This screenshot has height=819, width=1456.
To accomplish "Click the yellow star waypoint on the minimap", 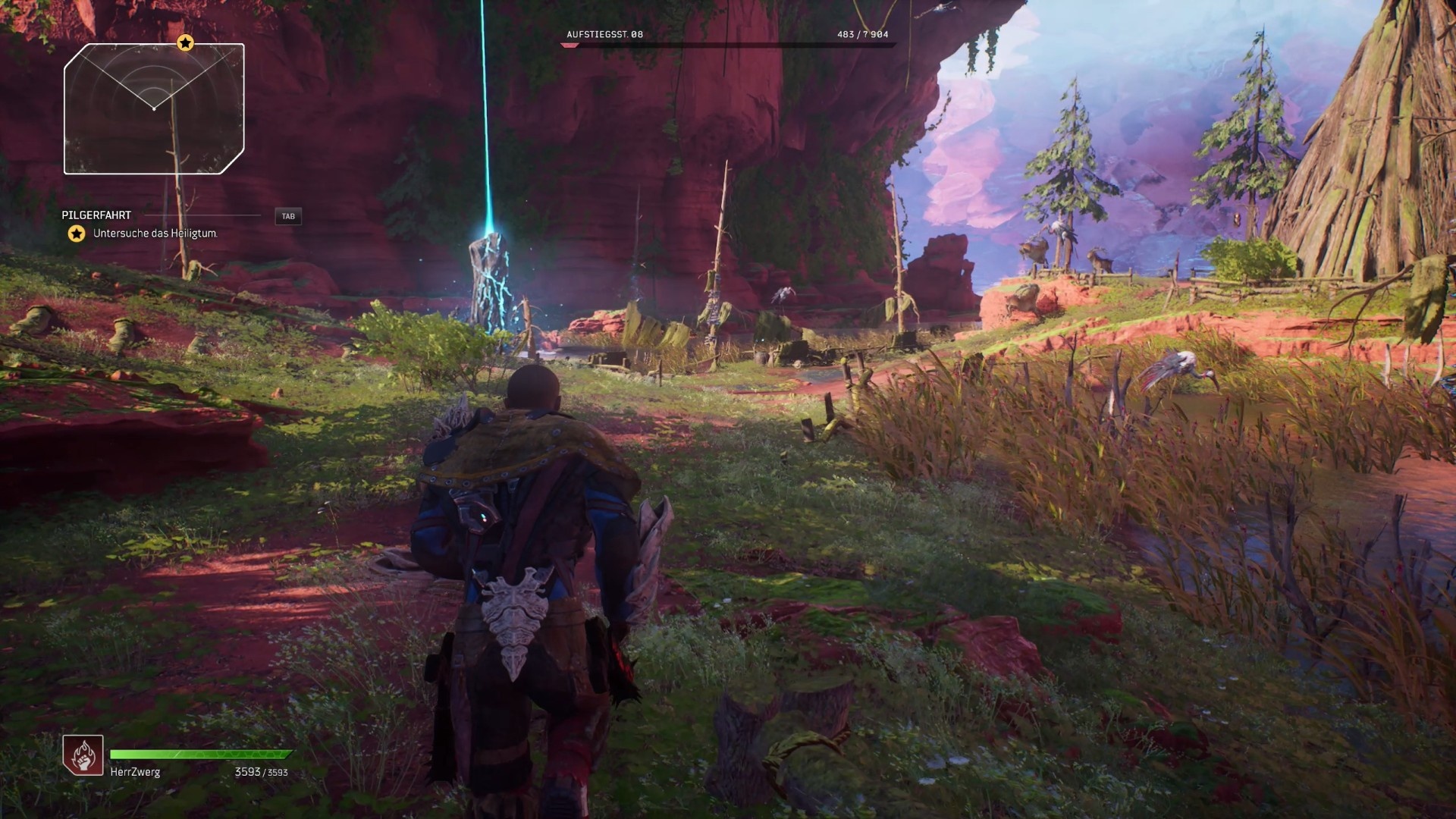I will [x=184, y=43].
